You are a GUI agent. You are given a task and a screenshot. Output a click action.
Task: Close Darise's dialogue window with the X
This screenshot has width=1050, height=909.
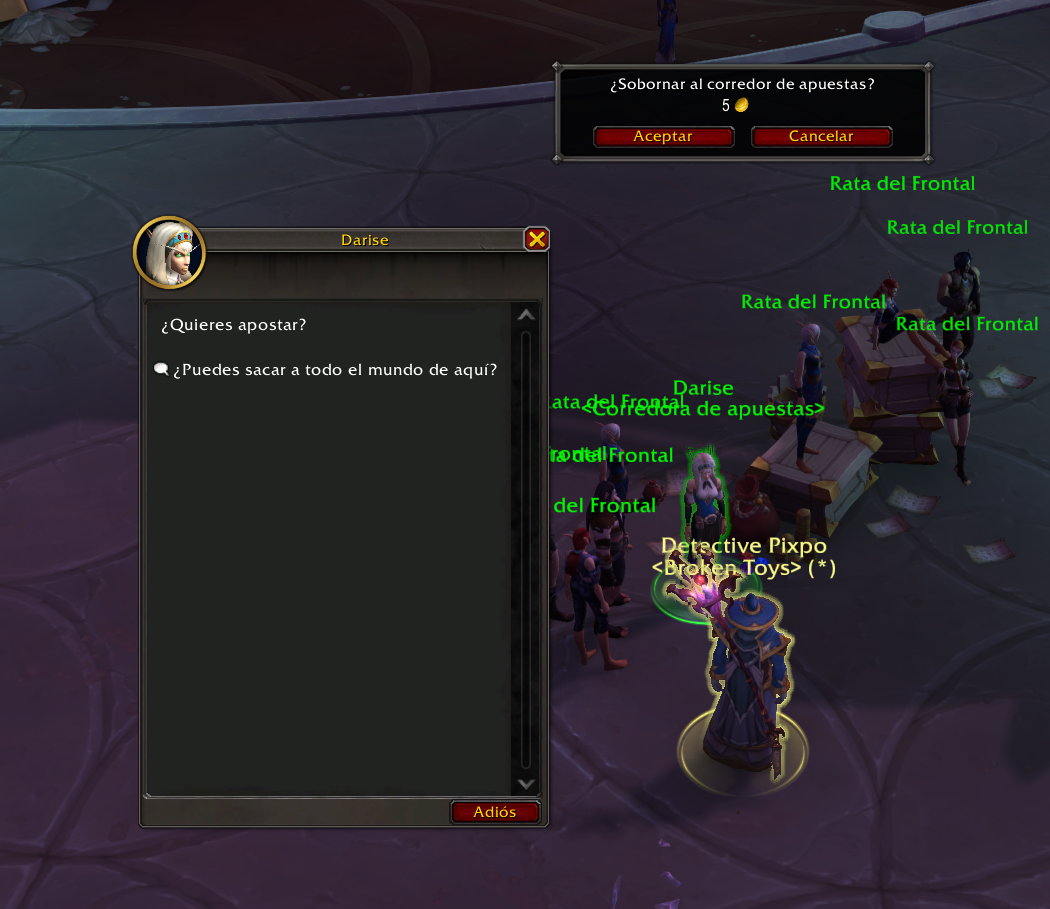537,239
